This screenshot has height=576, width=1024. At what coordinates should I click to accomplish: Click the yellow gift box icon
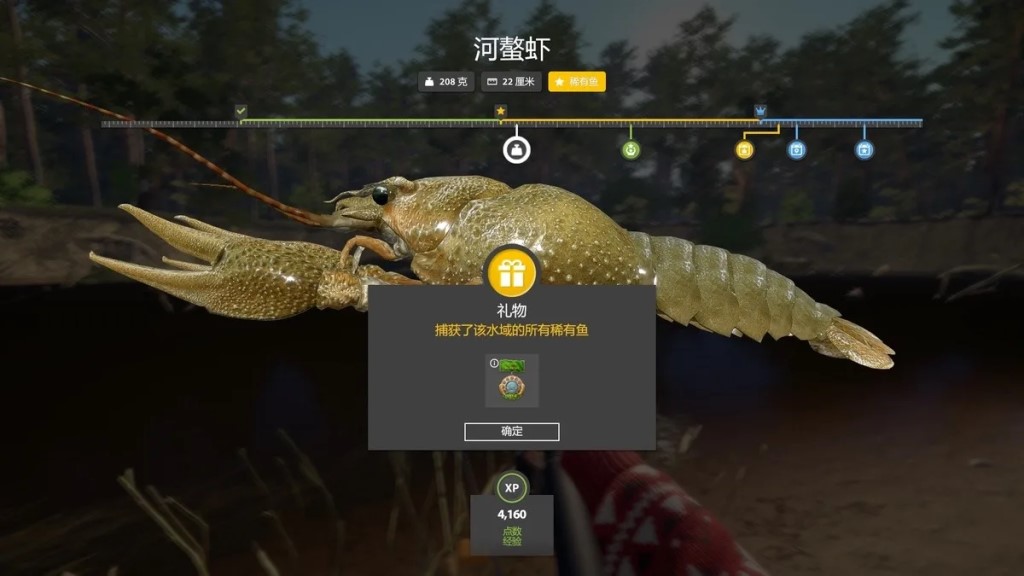[x=512, y=272]
